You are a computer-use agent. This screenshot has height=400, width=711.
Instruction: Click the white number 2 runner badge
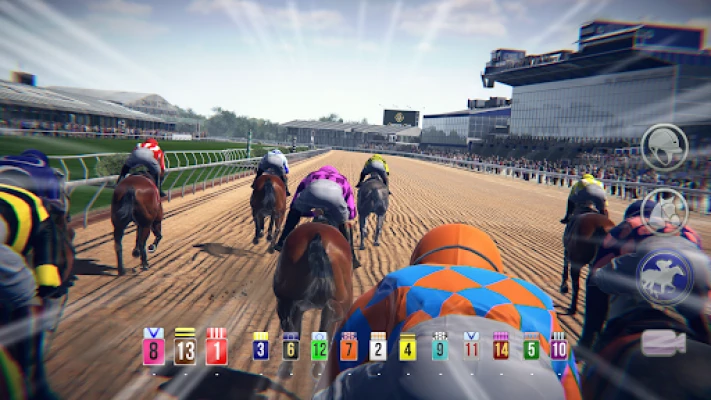378,347
